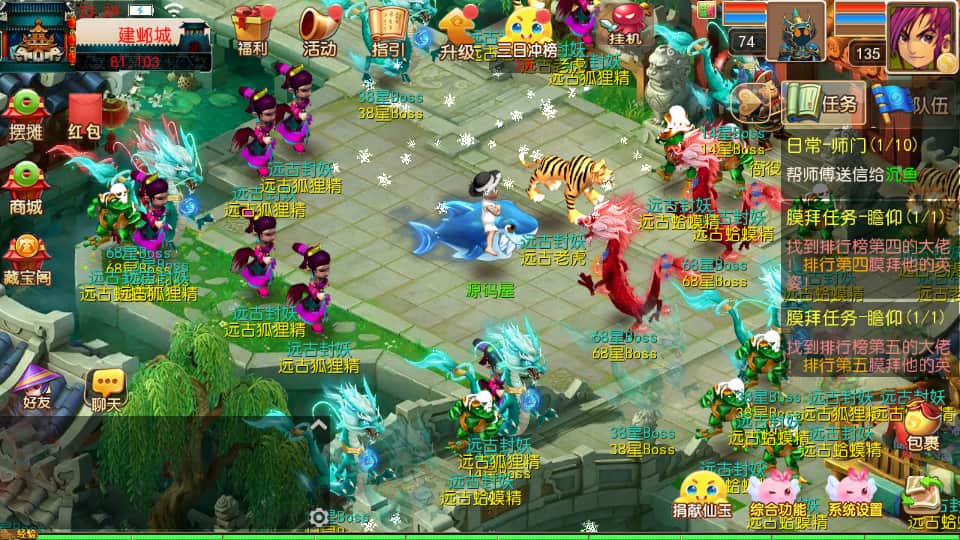The height and width of the screenshot is (540, 960).
Task: Open the 红包 red envelope
Action: pos(84,117)
